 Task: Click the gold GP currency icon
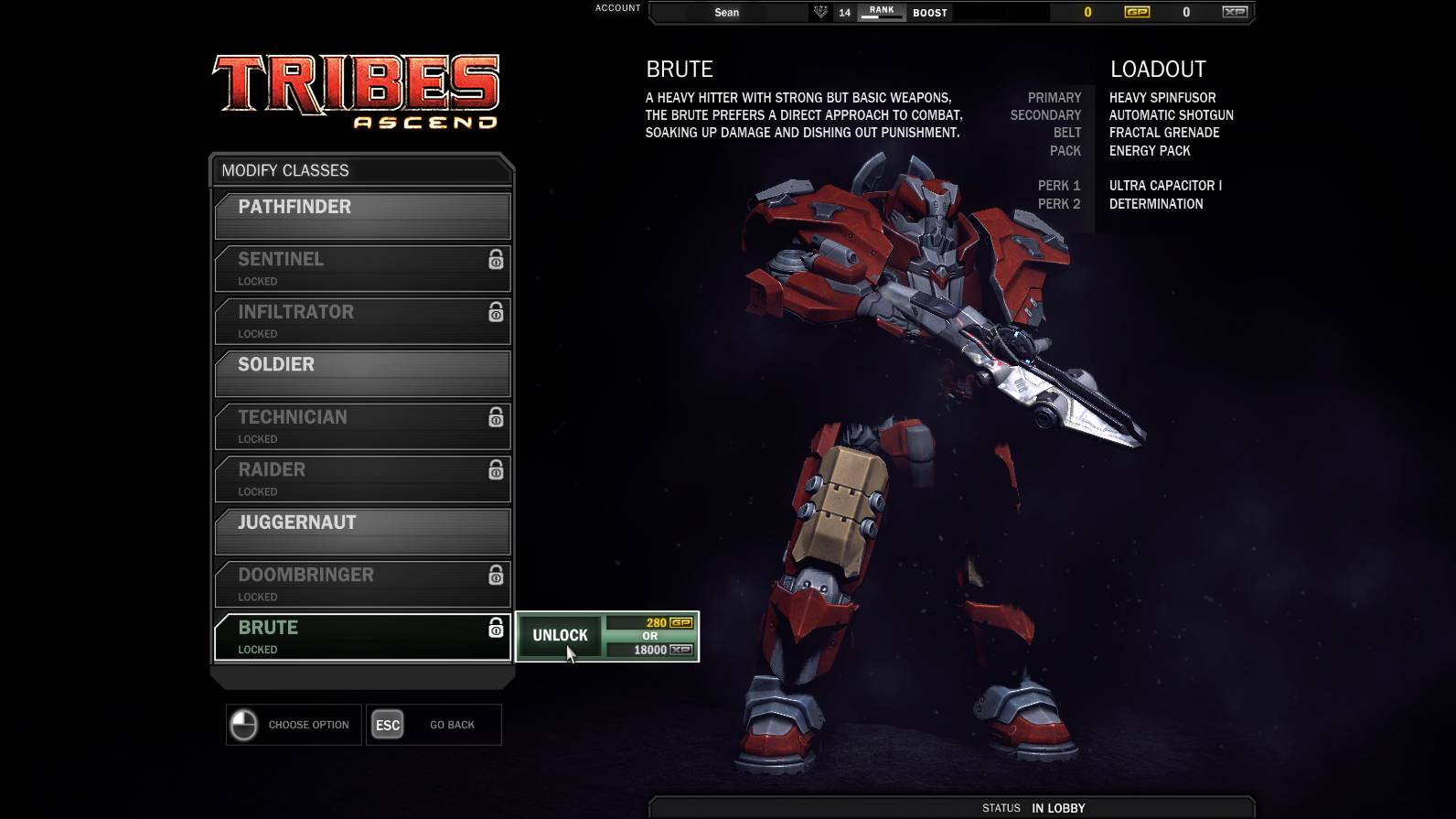(x=1137, y=12)
